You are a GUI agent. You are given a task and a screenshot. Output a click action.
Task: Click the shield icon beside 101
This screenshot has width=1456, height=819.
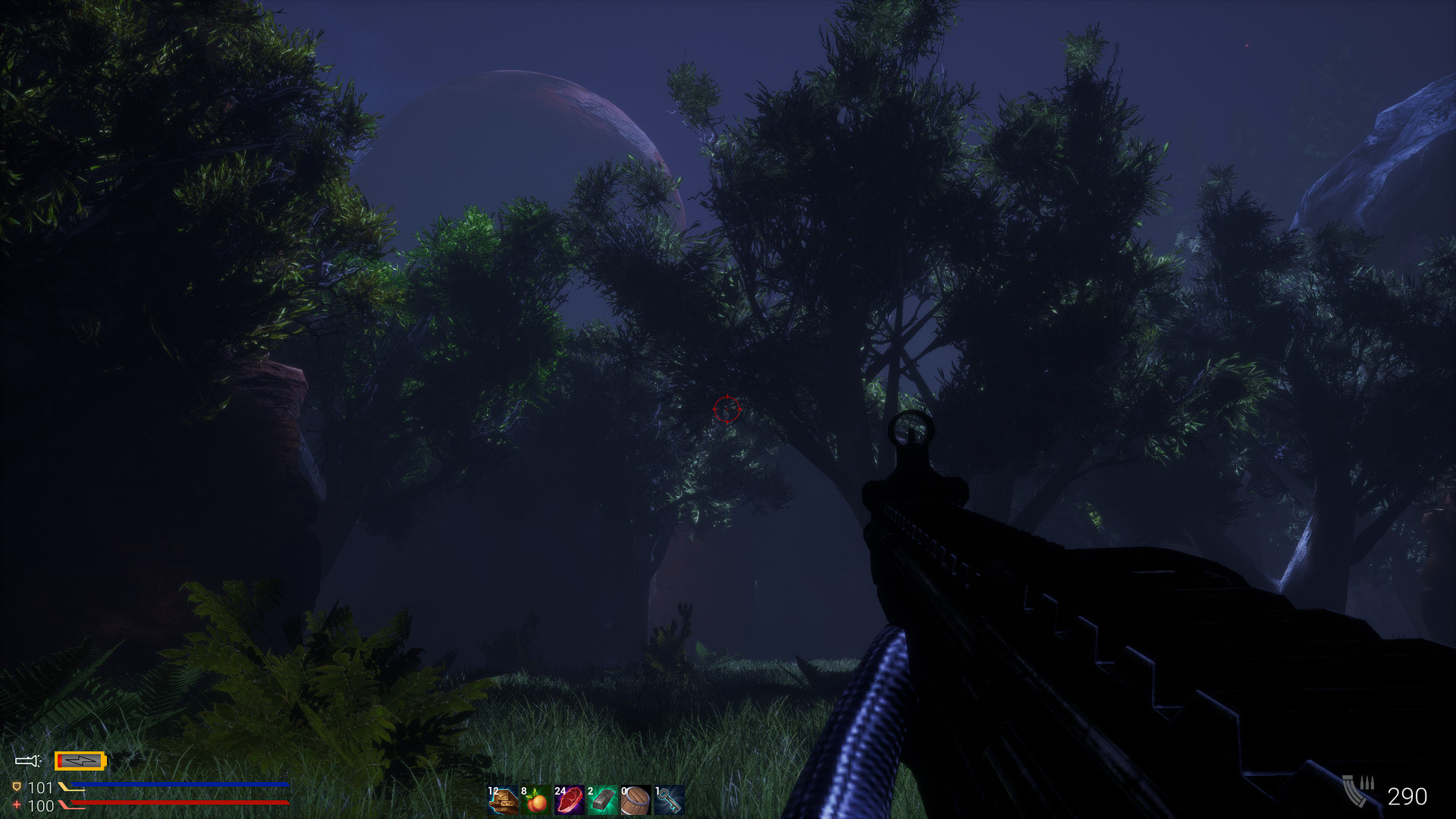point(16,786)
